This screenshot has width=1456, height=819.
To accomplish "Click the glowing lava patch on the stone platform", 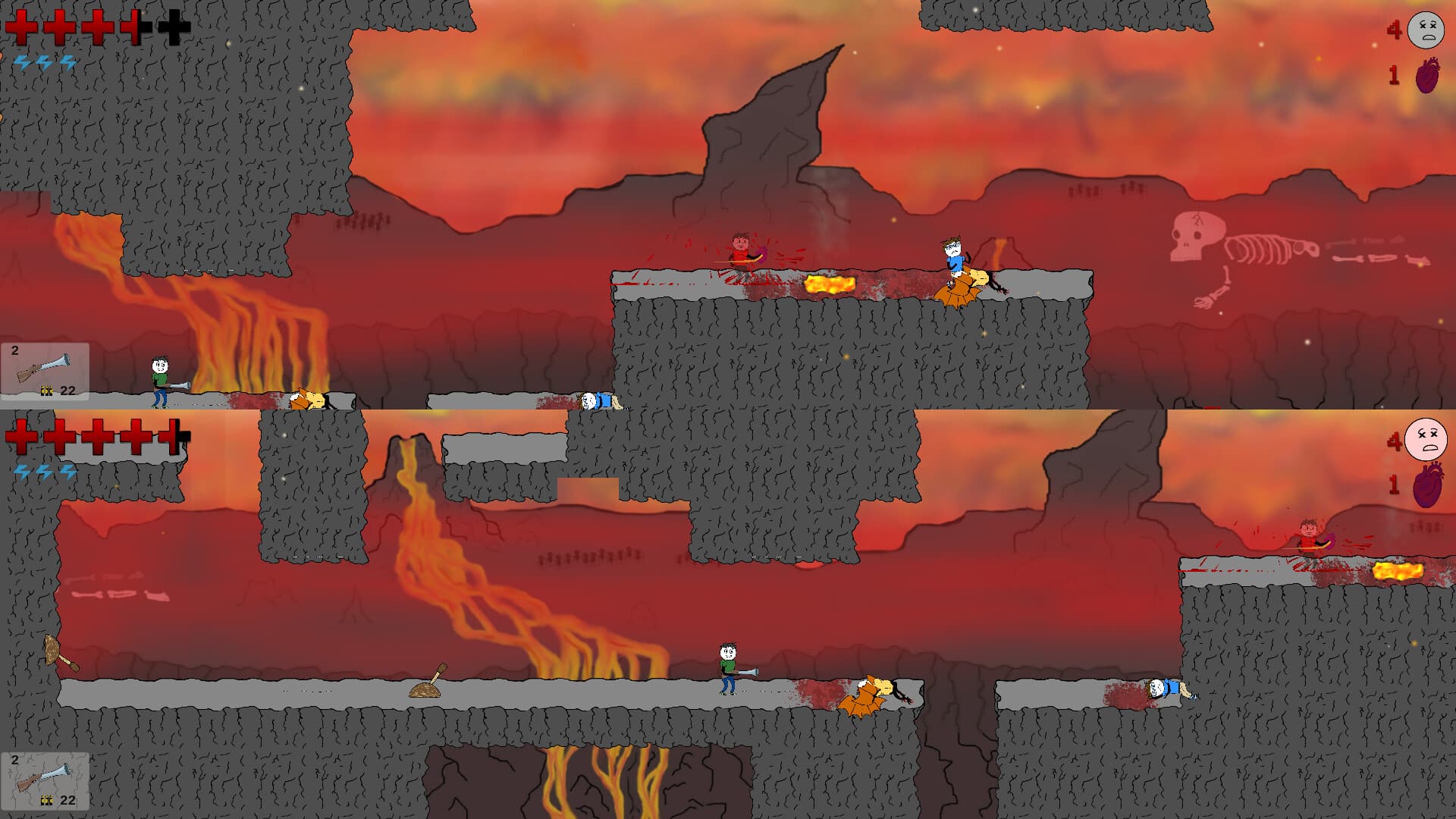I will pyautogui.click(x=830, y=282).
